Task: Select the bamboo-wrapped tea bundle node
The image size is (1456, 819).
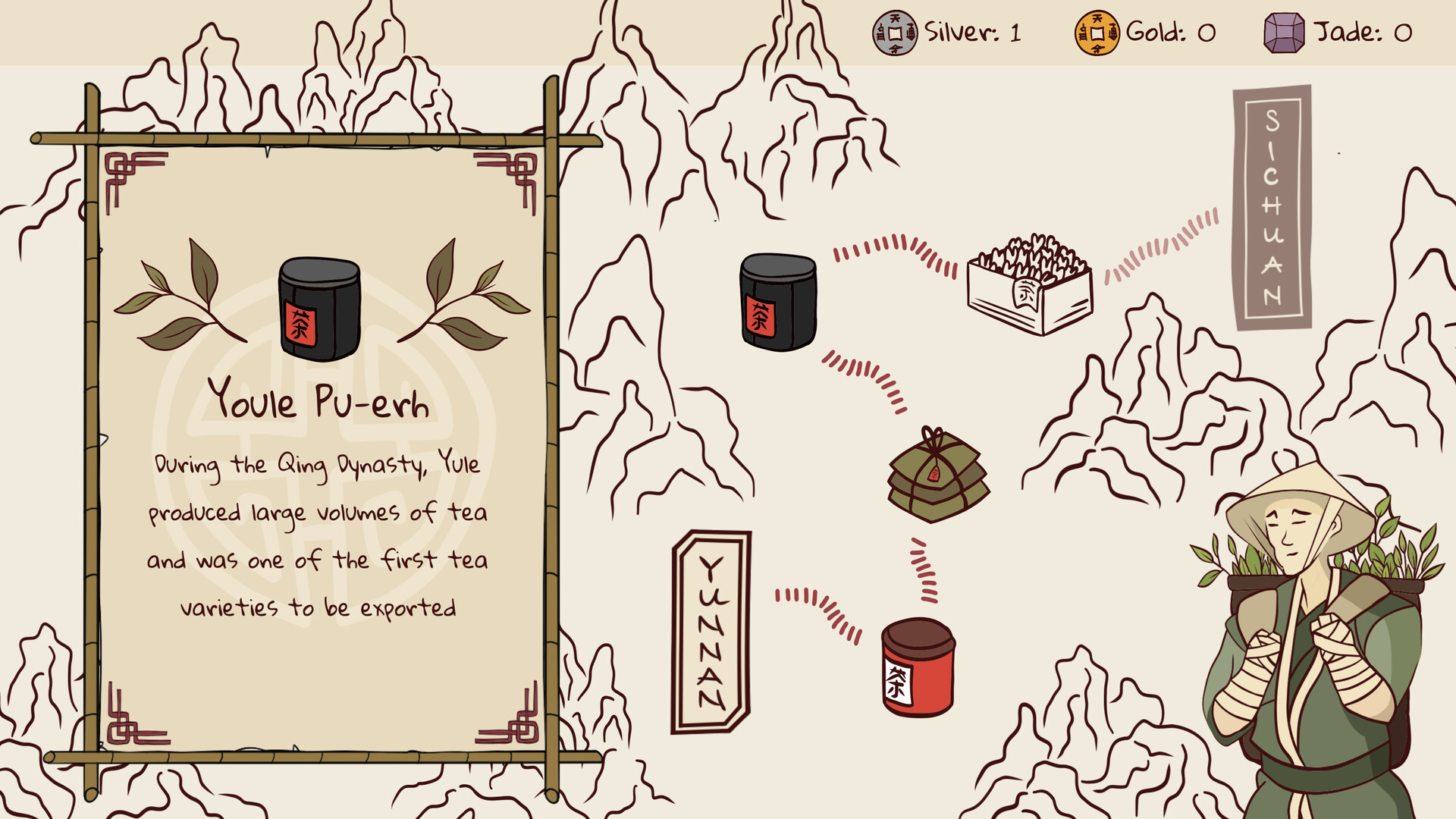Action: point(940,474)
